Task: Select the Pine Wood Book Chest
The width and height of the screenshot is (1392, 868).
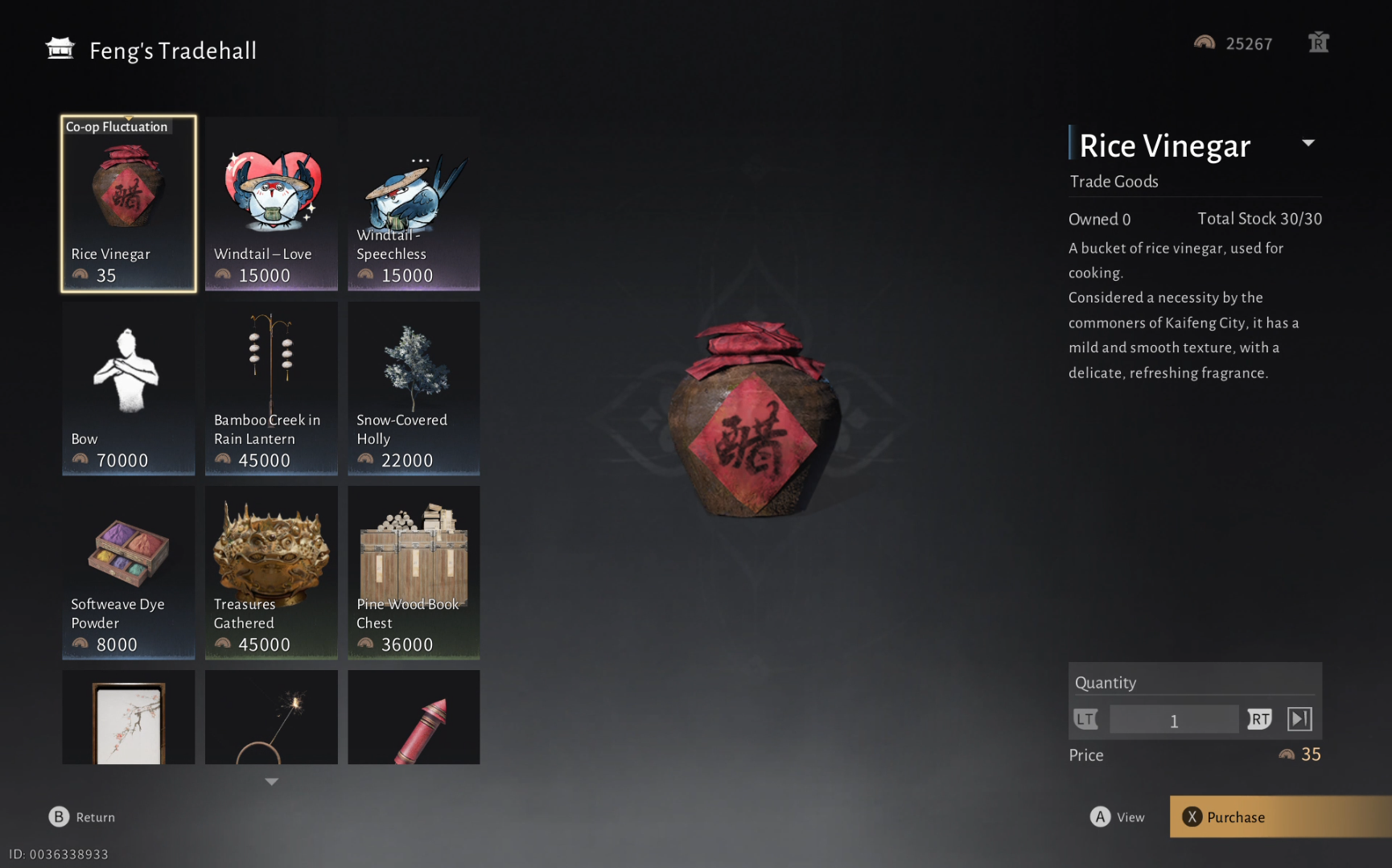Action: pyautogui.click(x=414, y=572)
